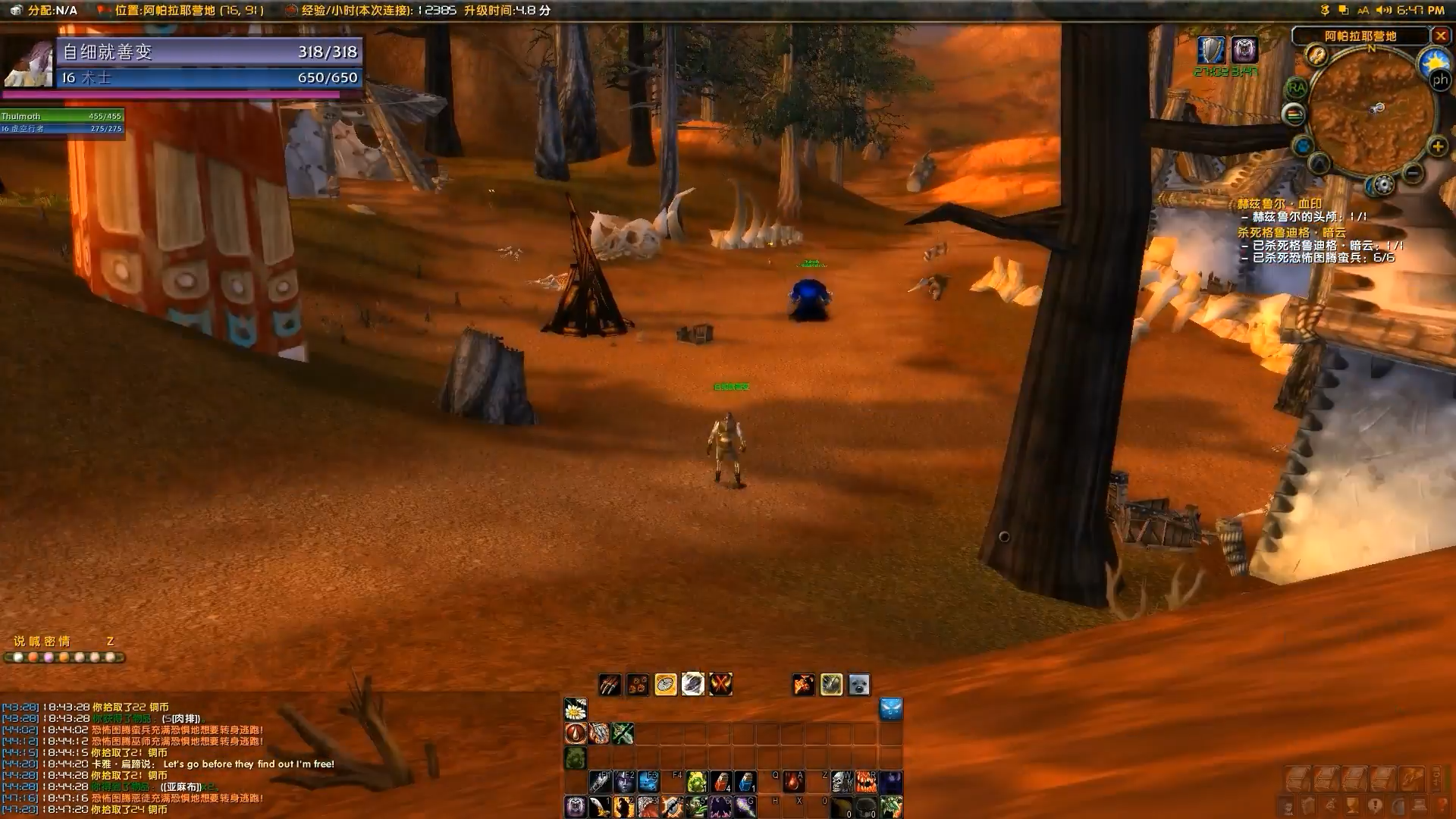Cast the fiery maw spell bound to R

click(x=866, y=781)
